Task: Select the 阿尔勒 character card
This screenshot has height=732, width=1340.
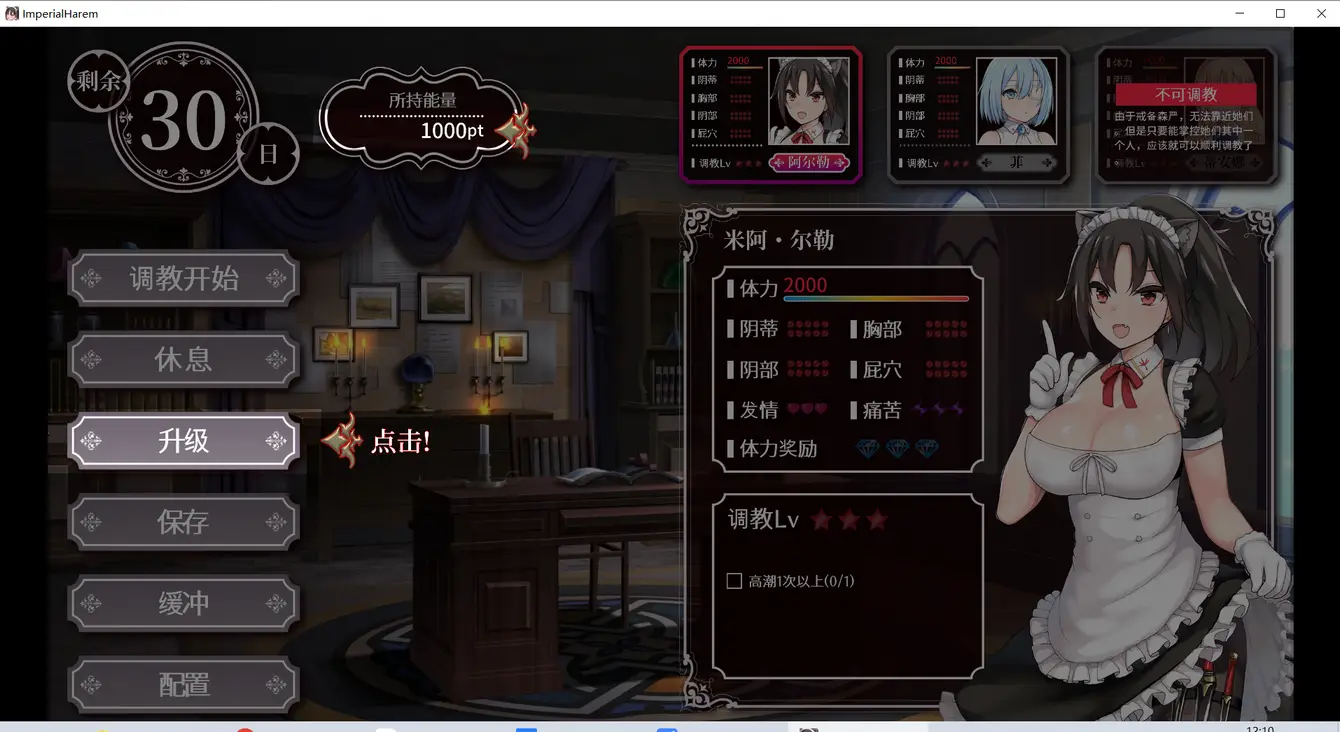Action: click(770, 114)
